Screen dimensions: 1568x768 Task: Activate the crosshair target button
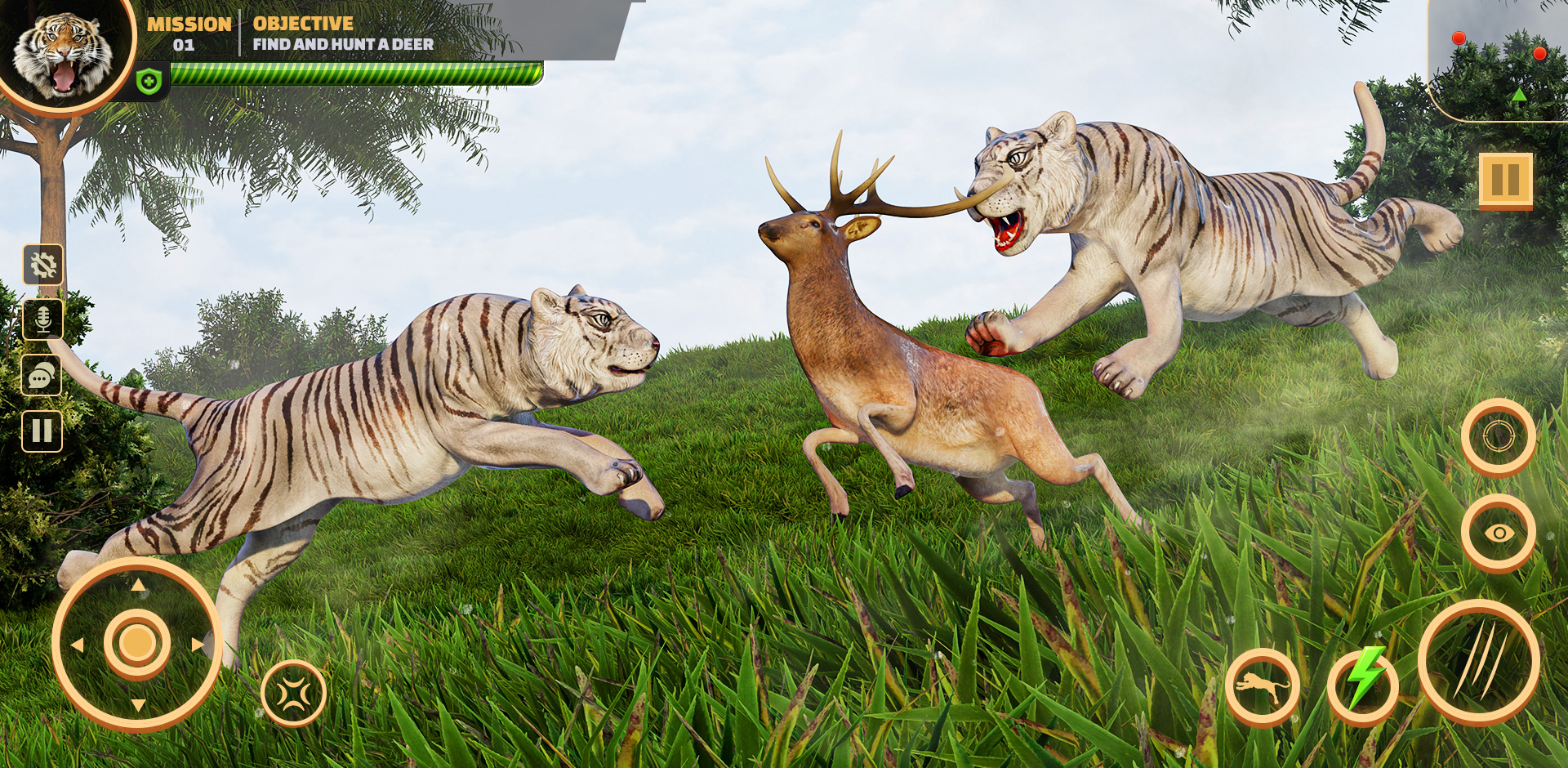tap(1498, 436)
